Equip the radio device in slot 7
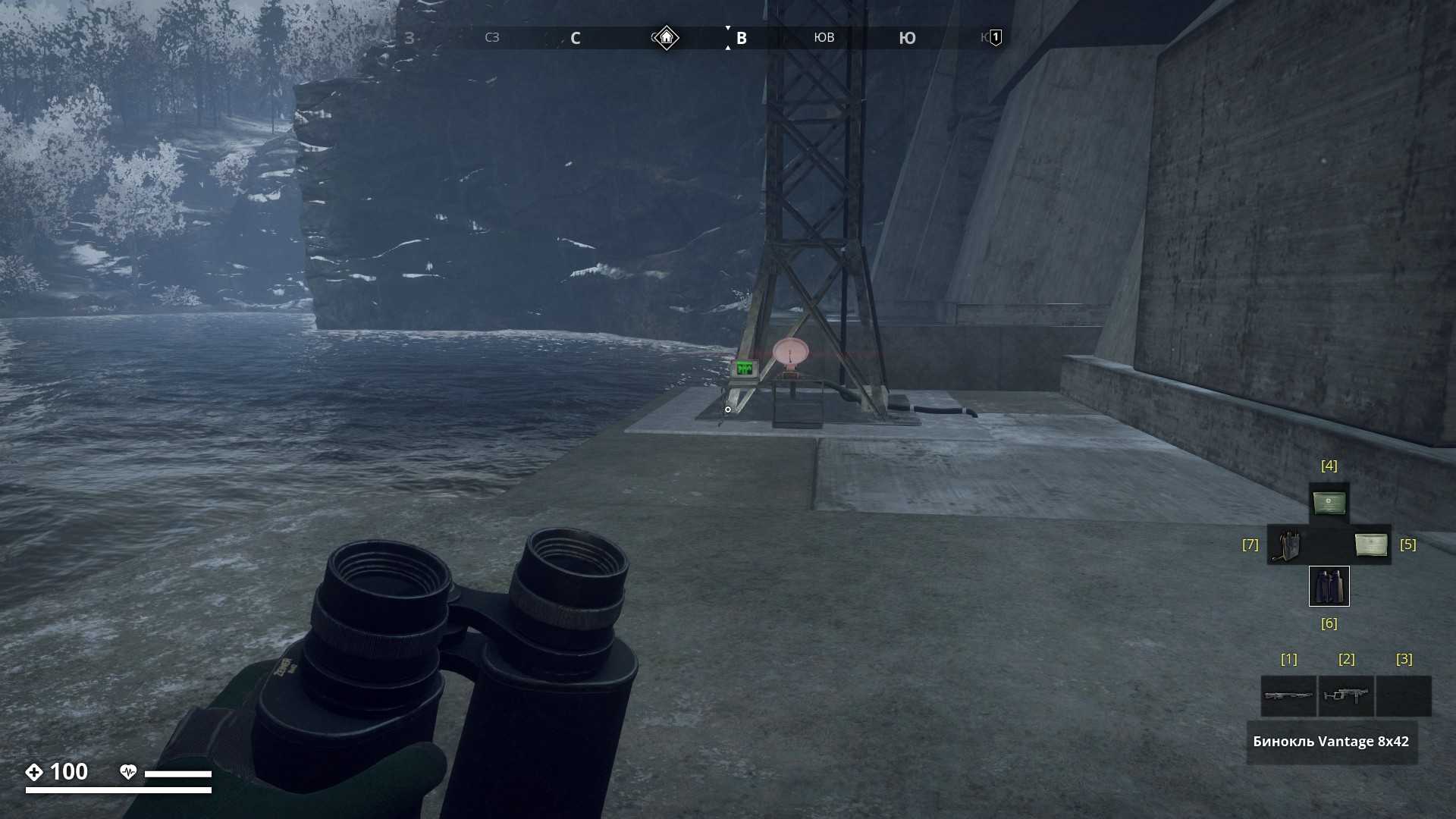1456x819 pixels. pyautogui.click(x=1288, y=544)
